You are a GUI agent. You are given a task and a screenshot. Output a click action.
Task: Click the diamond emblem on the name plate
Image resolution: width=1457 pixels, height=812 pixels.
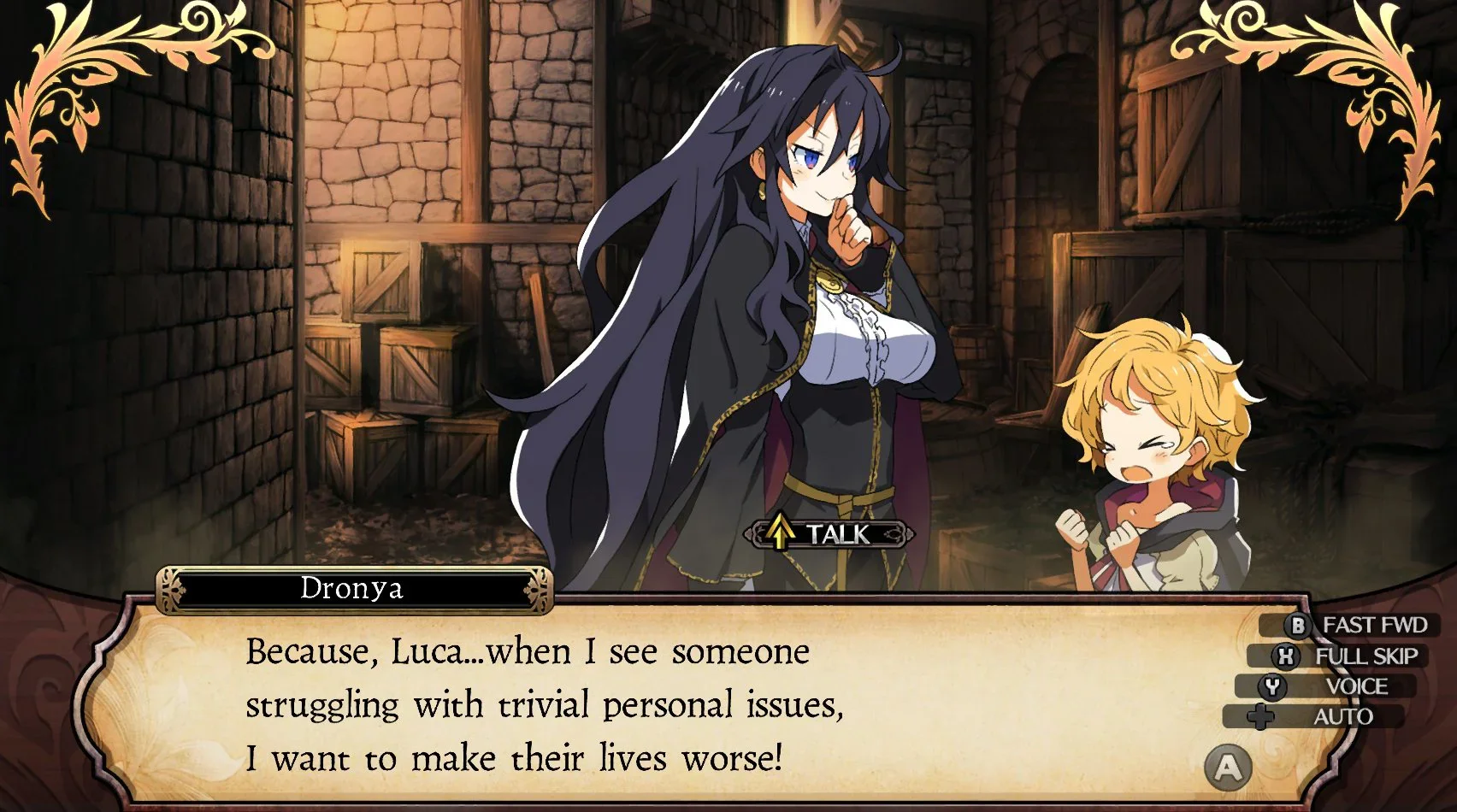(x=171, y=587)
